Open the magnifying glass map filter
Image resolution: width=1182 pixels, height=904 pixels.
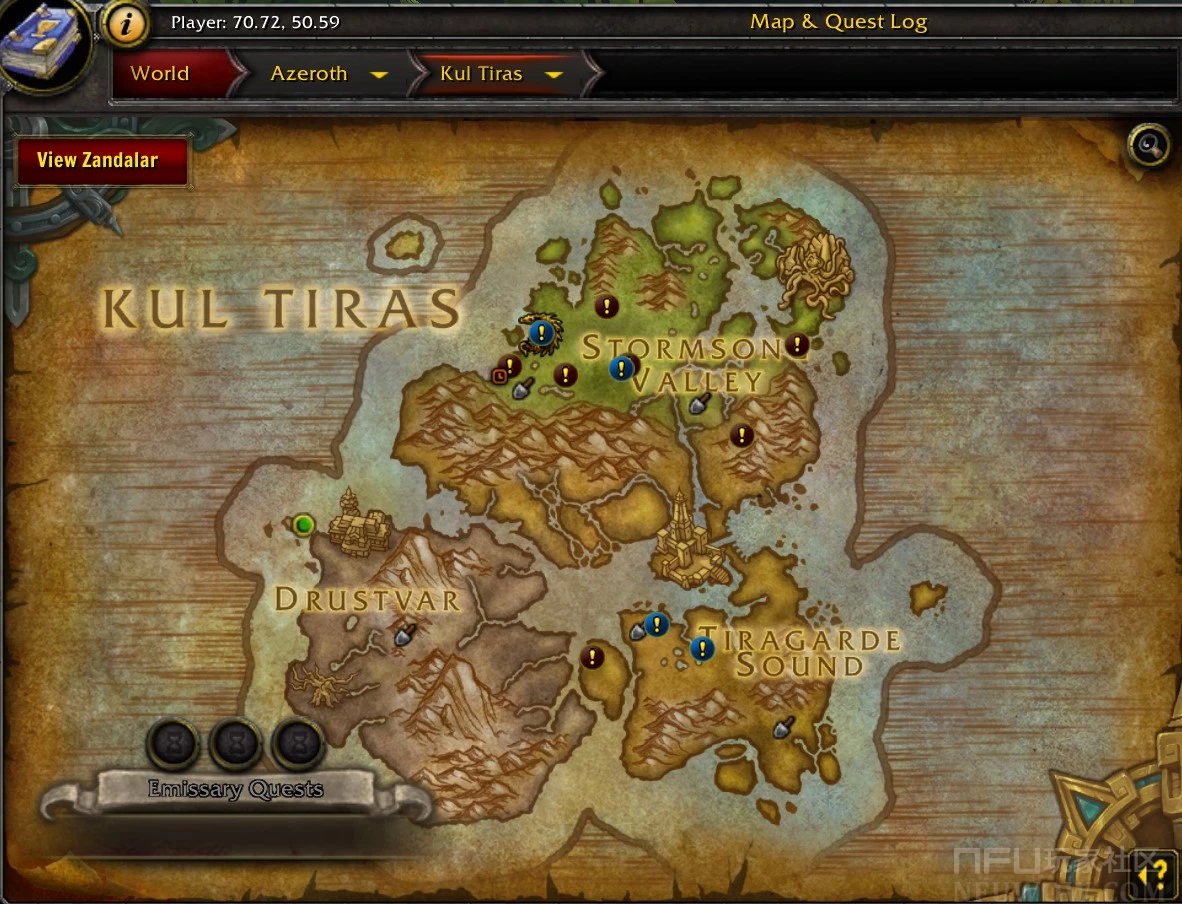[x=1148, y=146]
